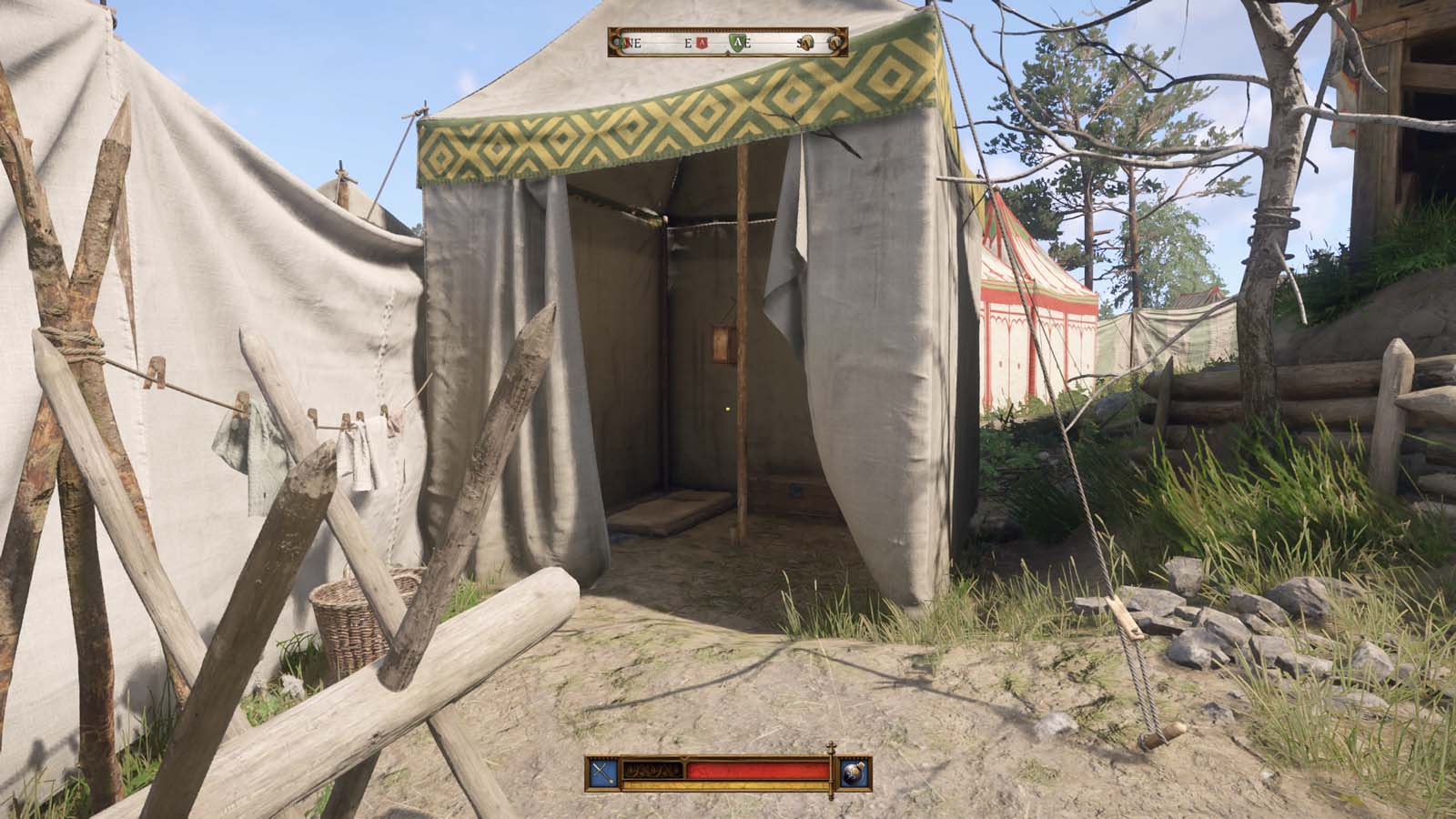Viewport: 1456px width, 819px height.
Task: Select the red shield marker on the compass
Action: tap(702, 41)
